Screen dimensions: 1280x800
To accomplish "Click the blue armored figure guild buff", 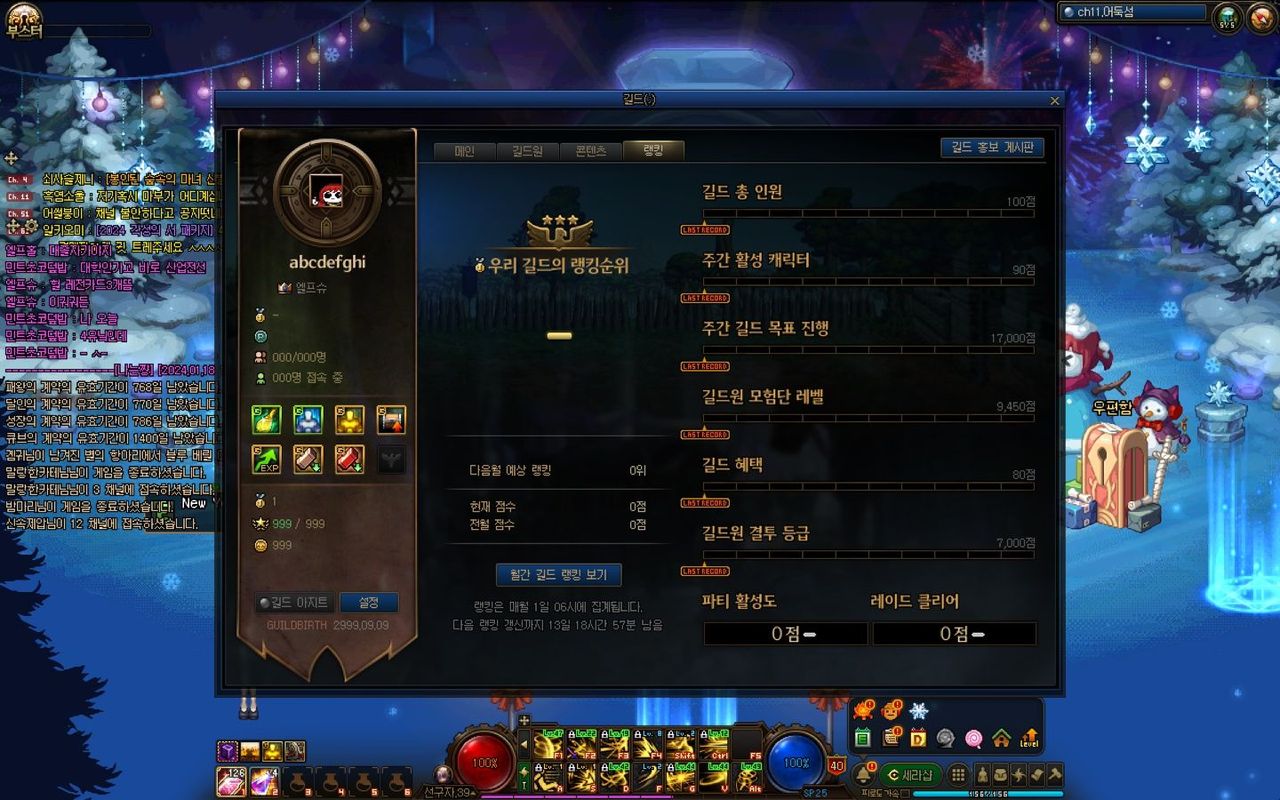I will 308,420.
